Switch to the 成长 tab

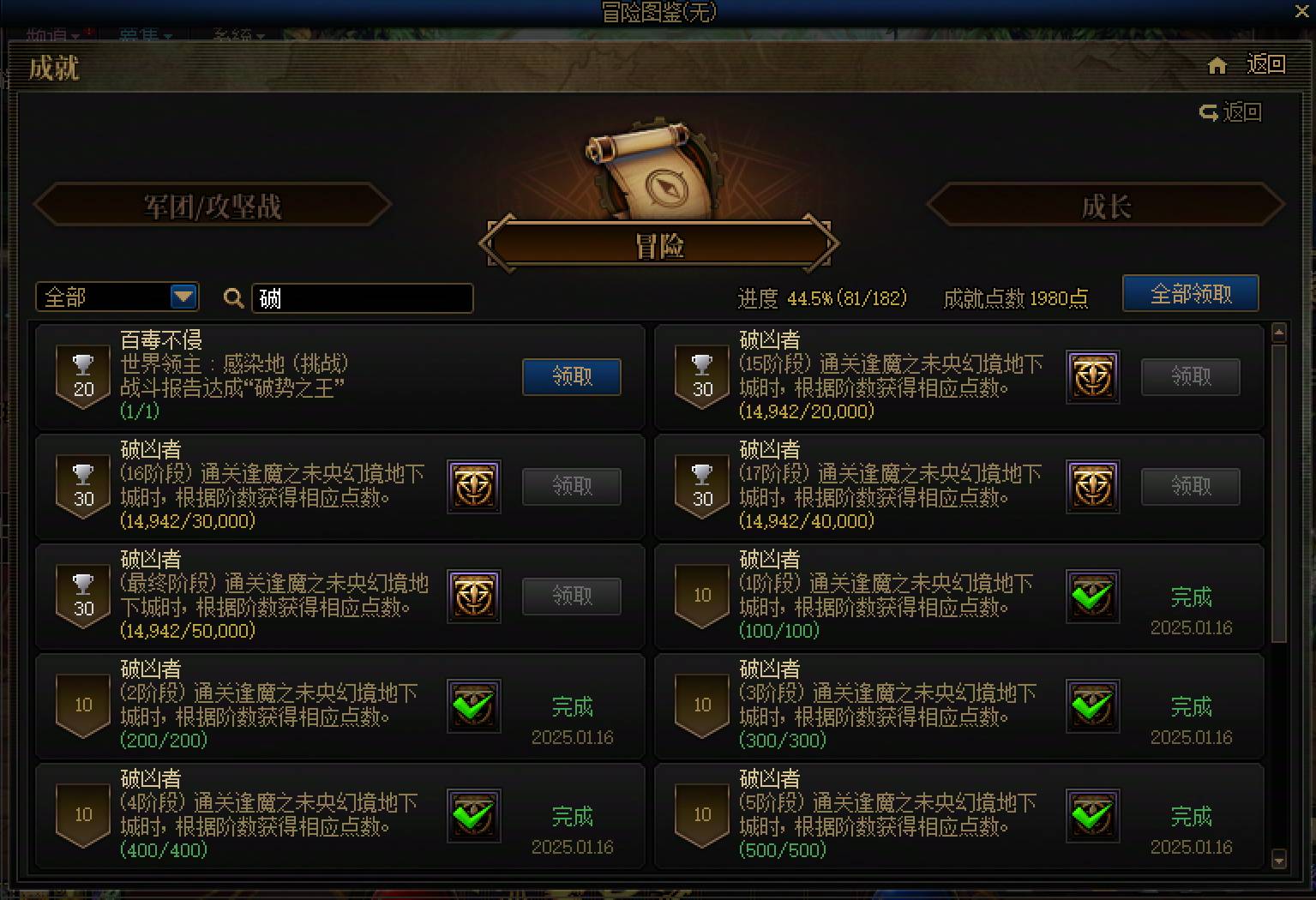[x=1106, y=206]
